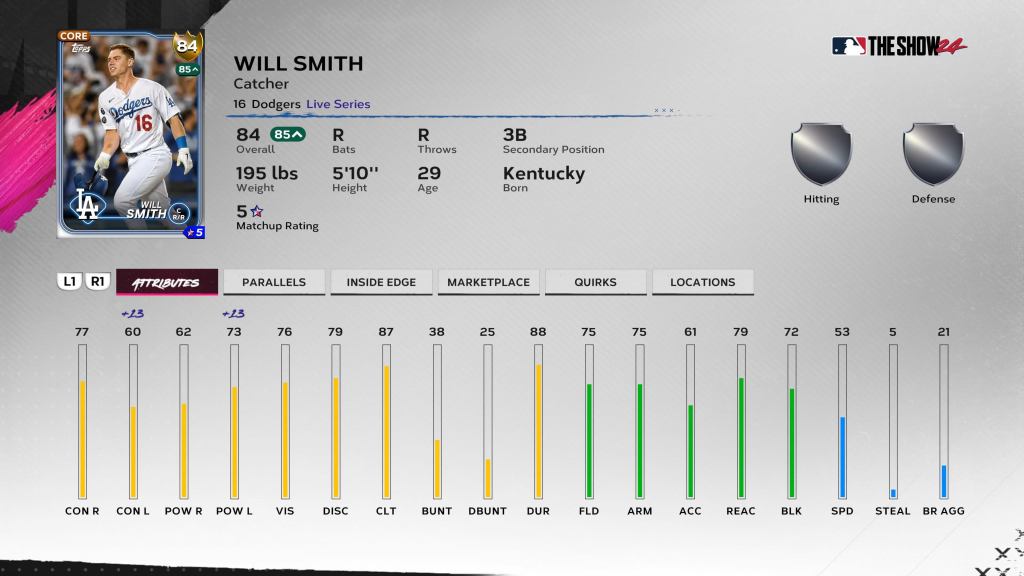Viewport: 1024px width, 576px height.
Task: Show the Inside Edge tab
Action: click(381, 282)
